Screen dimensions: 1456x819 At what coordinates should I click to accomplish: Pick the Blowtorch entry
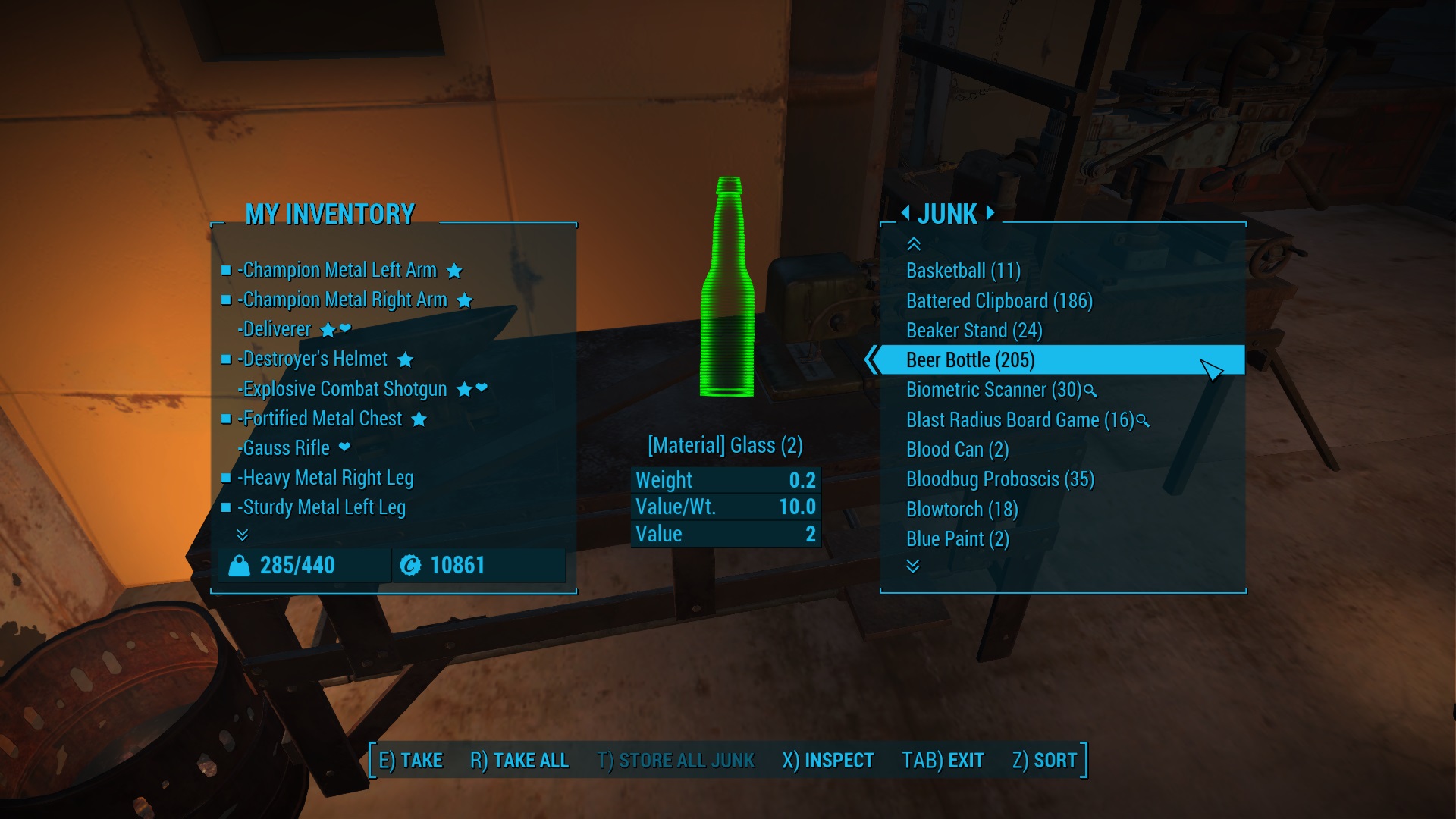[962, 510]
